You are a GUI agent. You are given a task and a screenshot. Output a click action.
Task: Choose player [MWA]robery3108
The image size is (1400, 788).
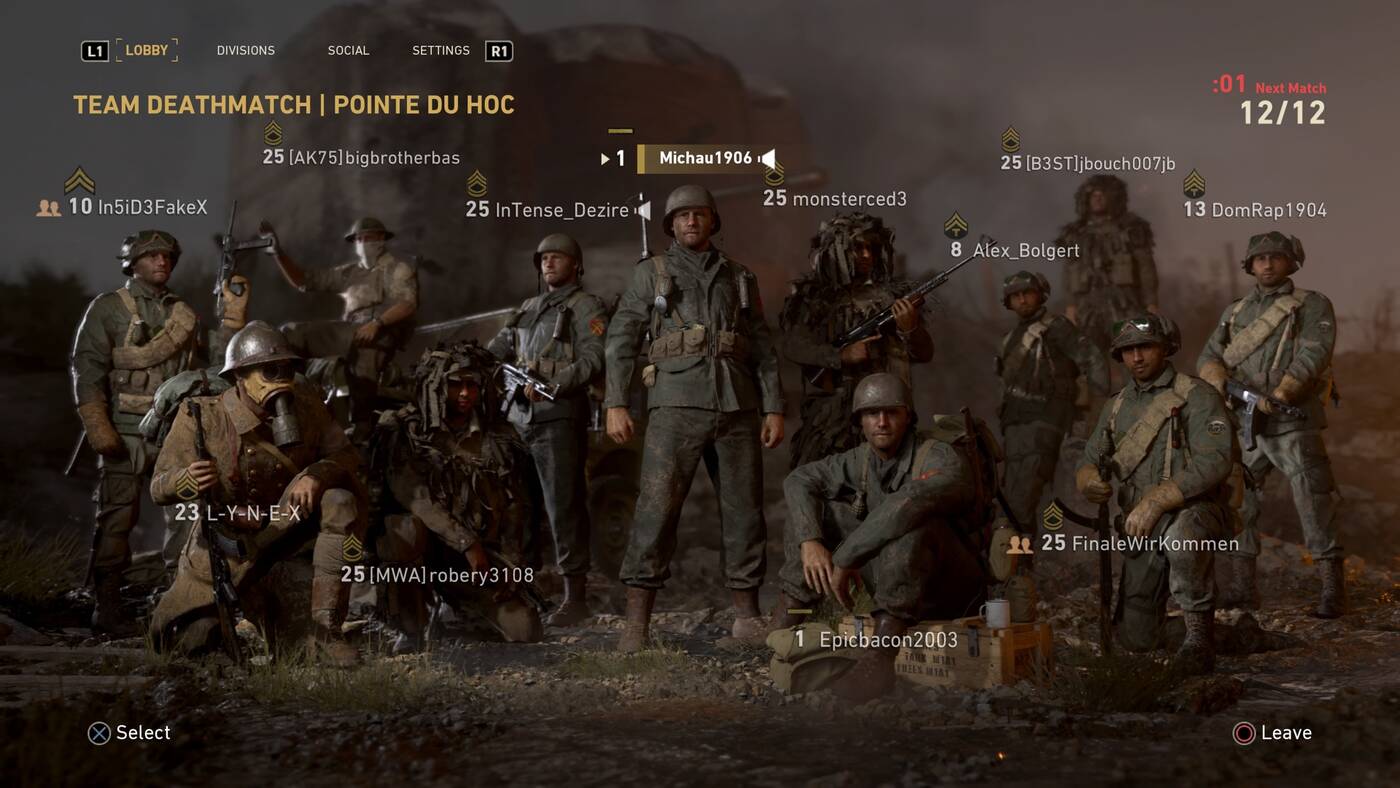tap(451, 575)
